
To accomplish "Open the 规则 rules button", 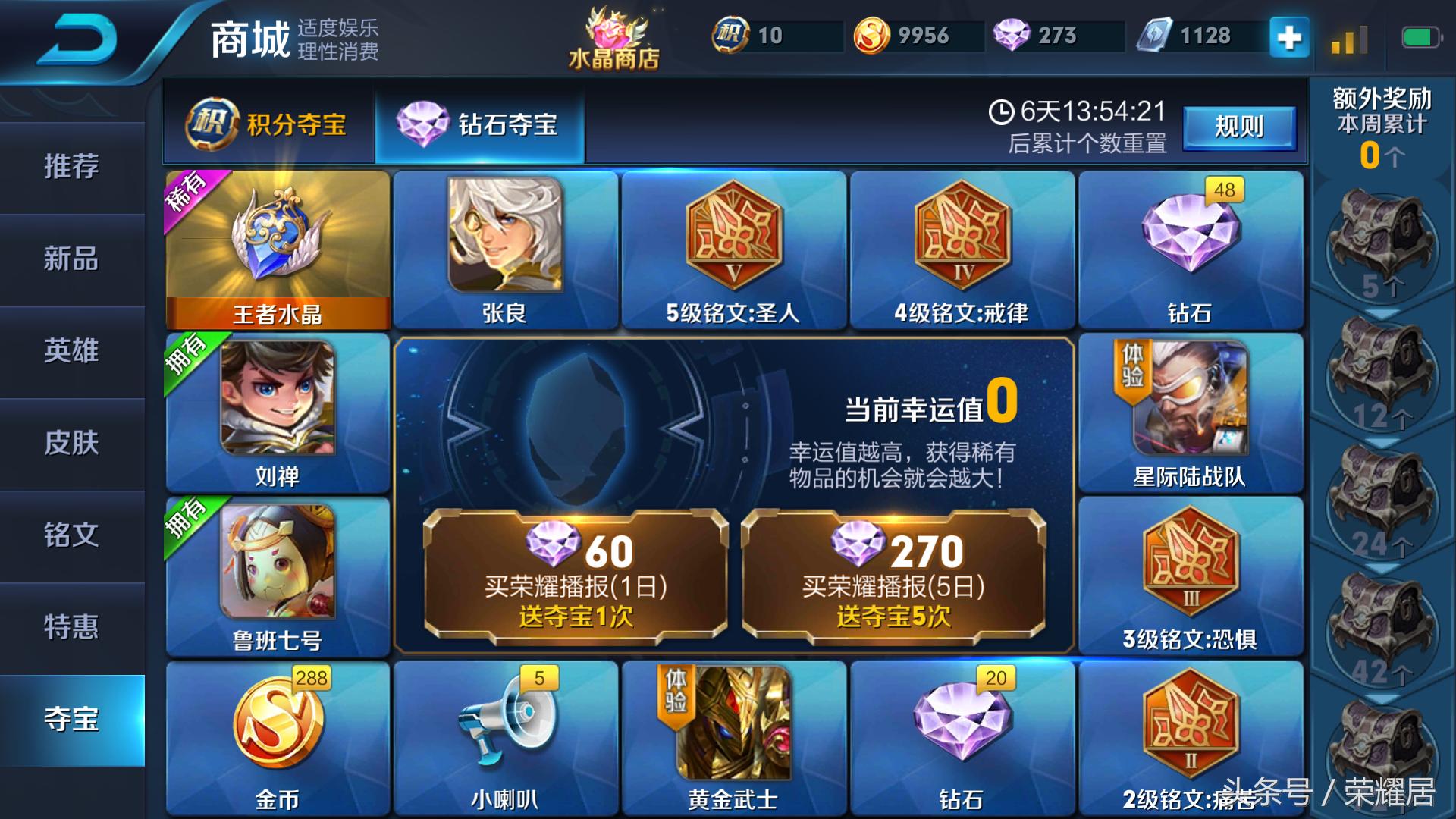I will point(1239,127).
